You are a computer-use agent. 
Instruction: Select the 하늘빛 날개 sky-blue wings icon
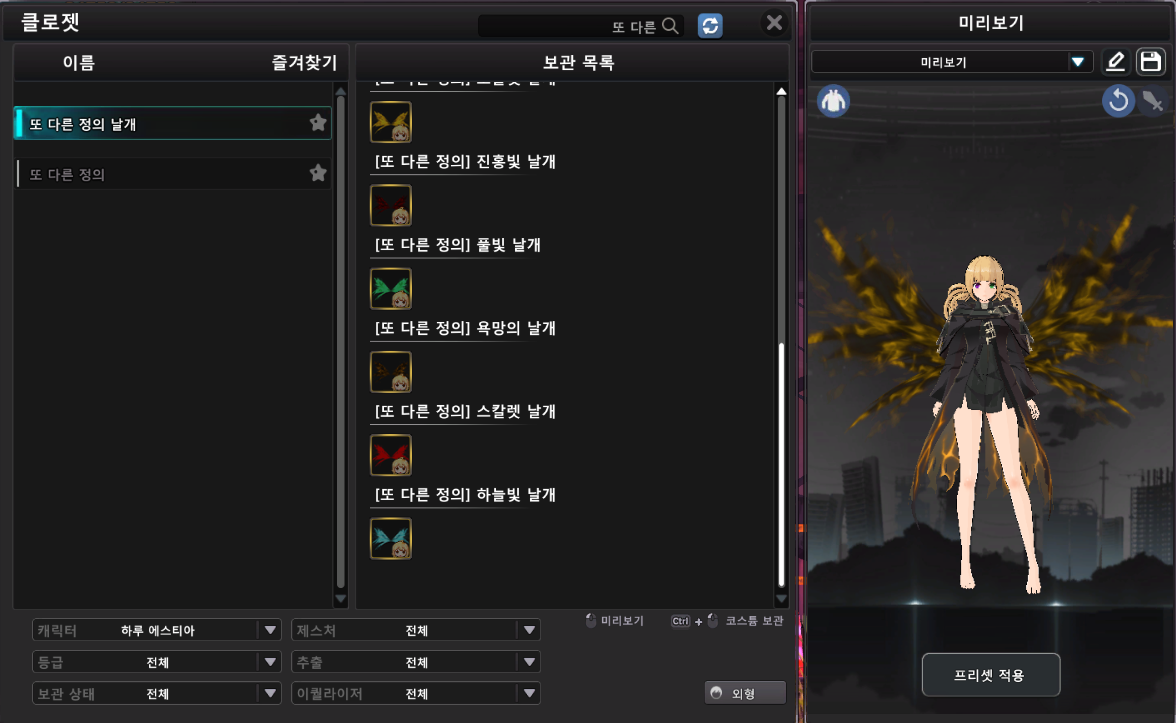point(391,538)
